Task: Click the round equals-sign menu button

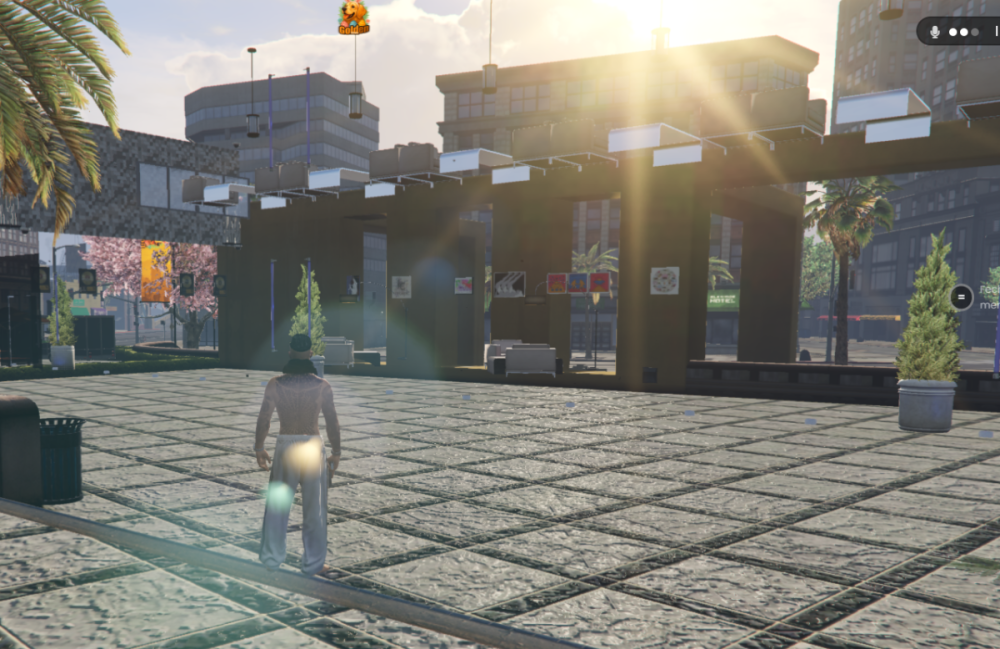Action: pos(961,296)
